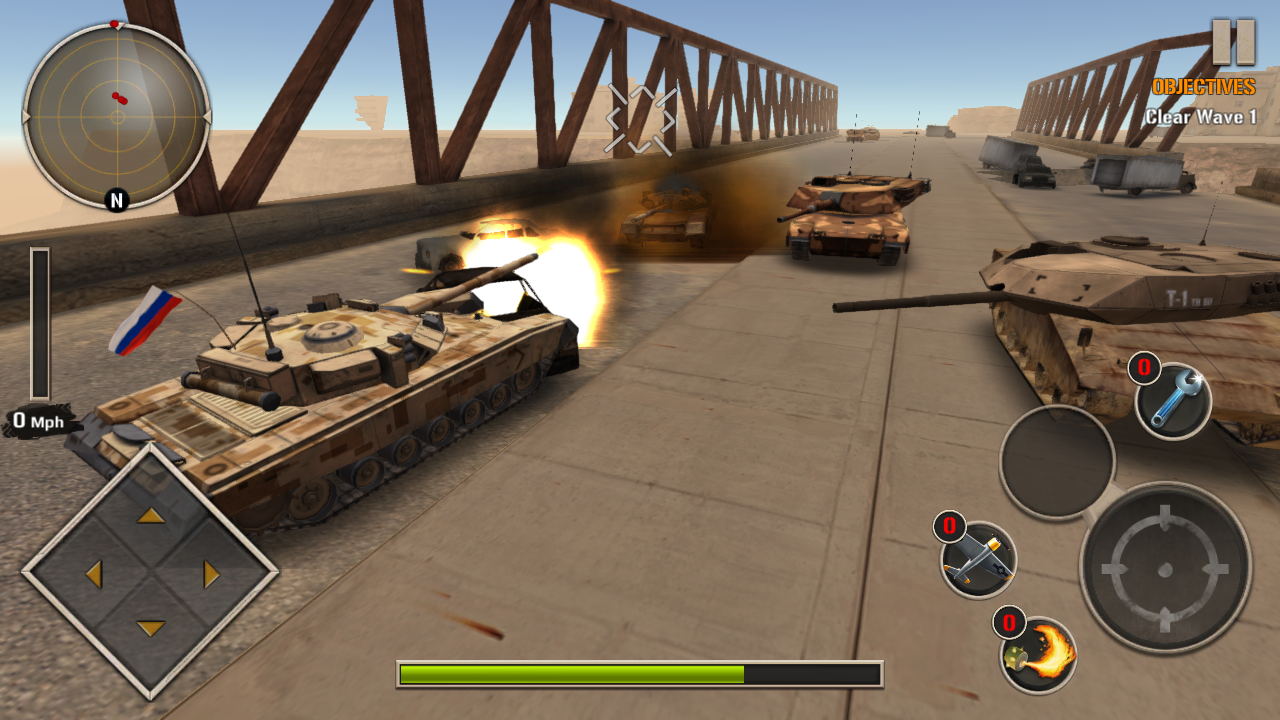The image size is (1280, 720).
Task: Tap the right arrow on the movement pad
Action: pyautogui.click(x=210, y=574)
